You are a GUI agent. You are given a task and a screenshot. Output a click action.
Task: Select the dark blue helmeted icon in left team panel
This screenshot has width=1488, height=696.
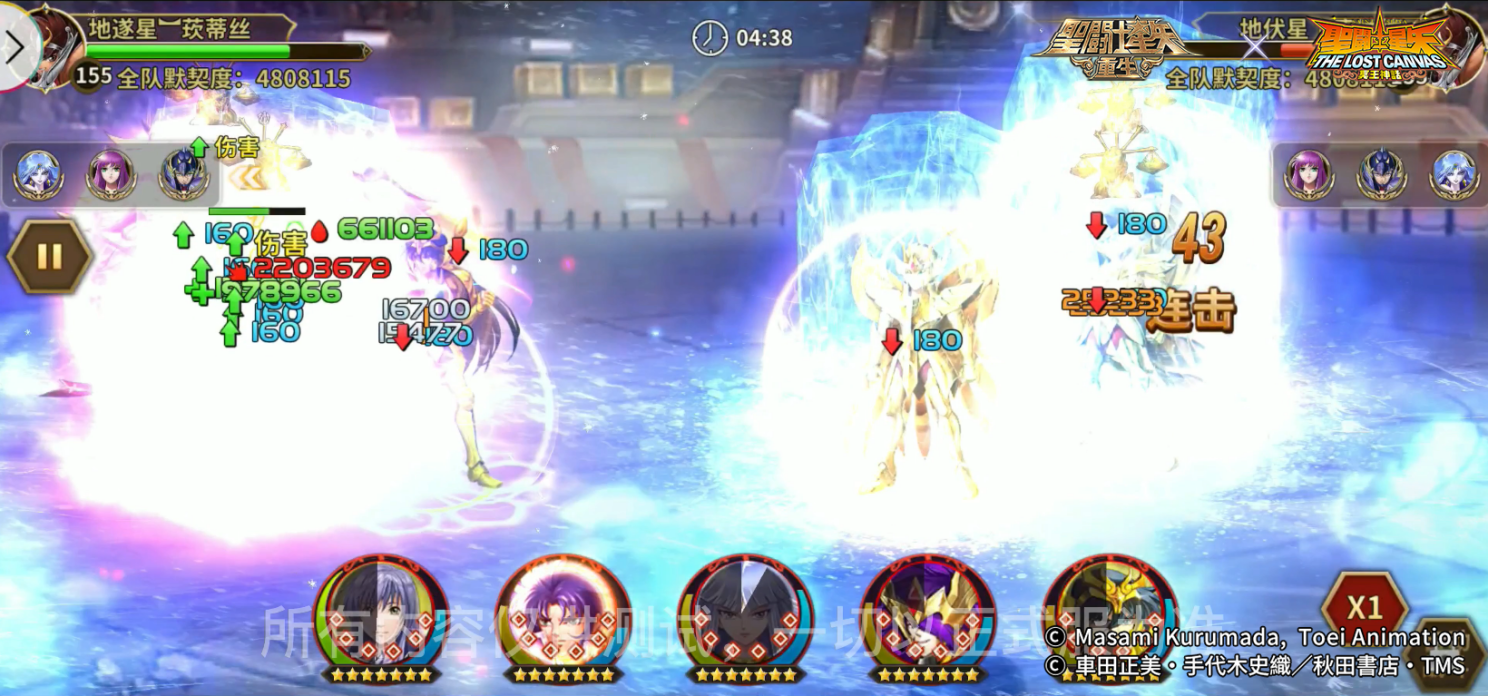click(184, 175)
